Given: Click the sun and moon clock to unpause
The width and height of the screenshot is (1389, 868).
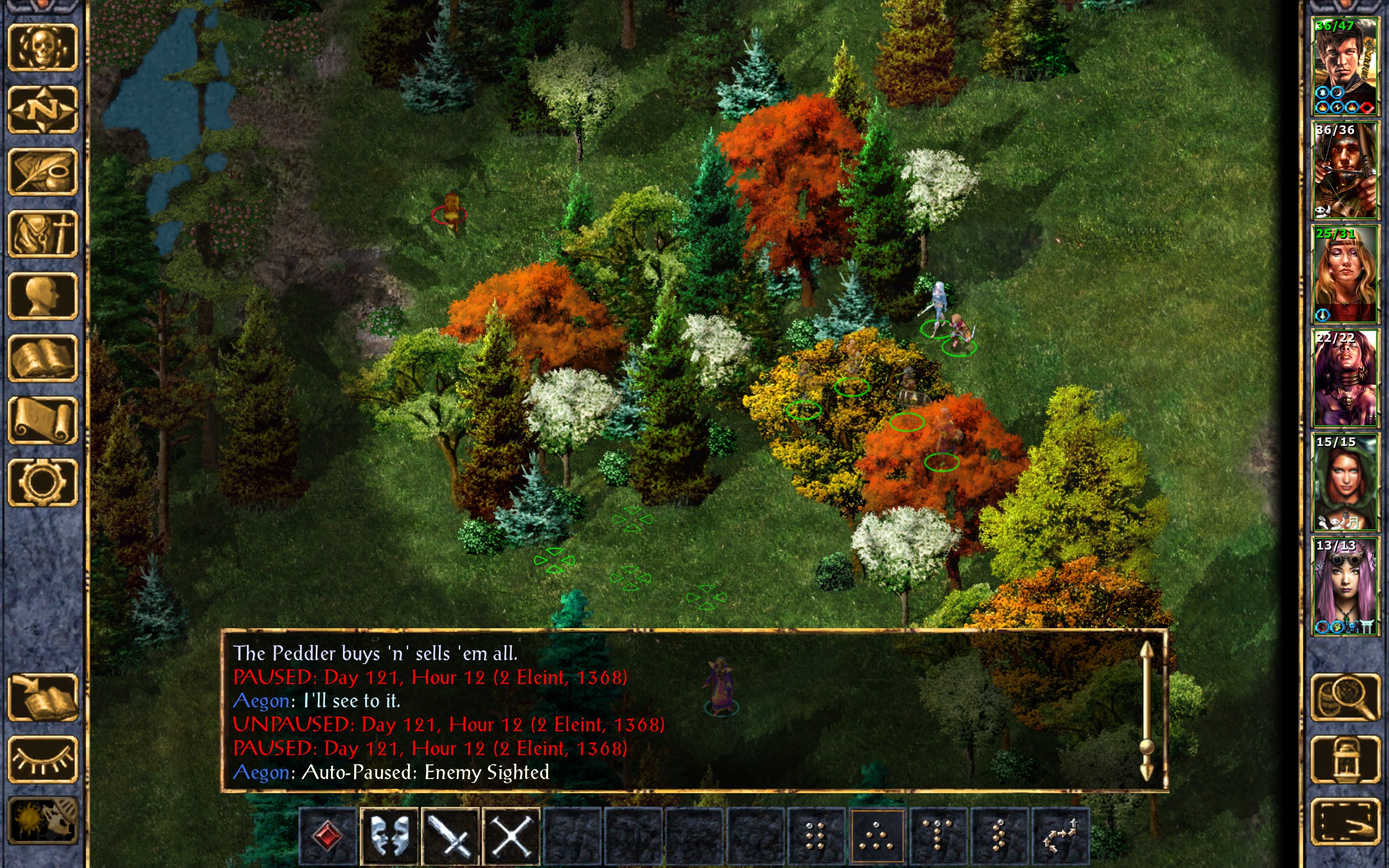Looking at the screenshot, I should [x=42, y=821].
